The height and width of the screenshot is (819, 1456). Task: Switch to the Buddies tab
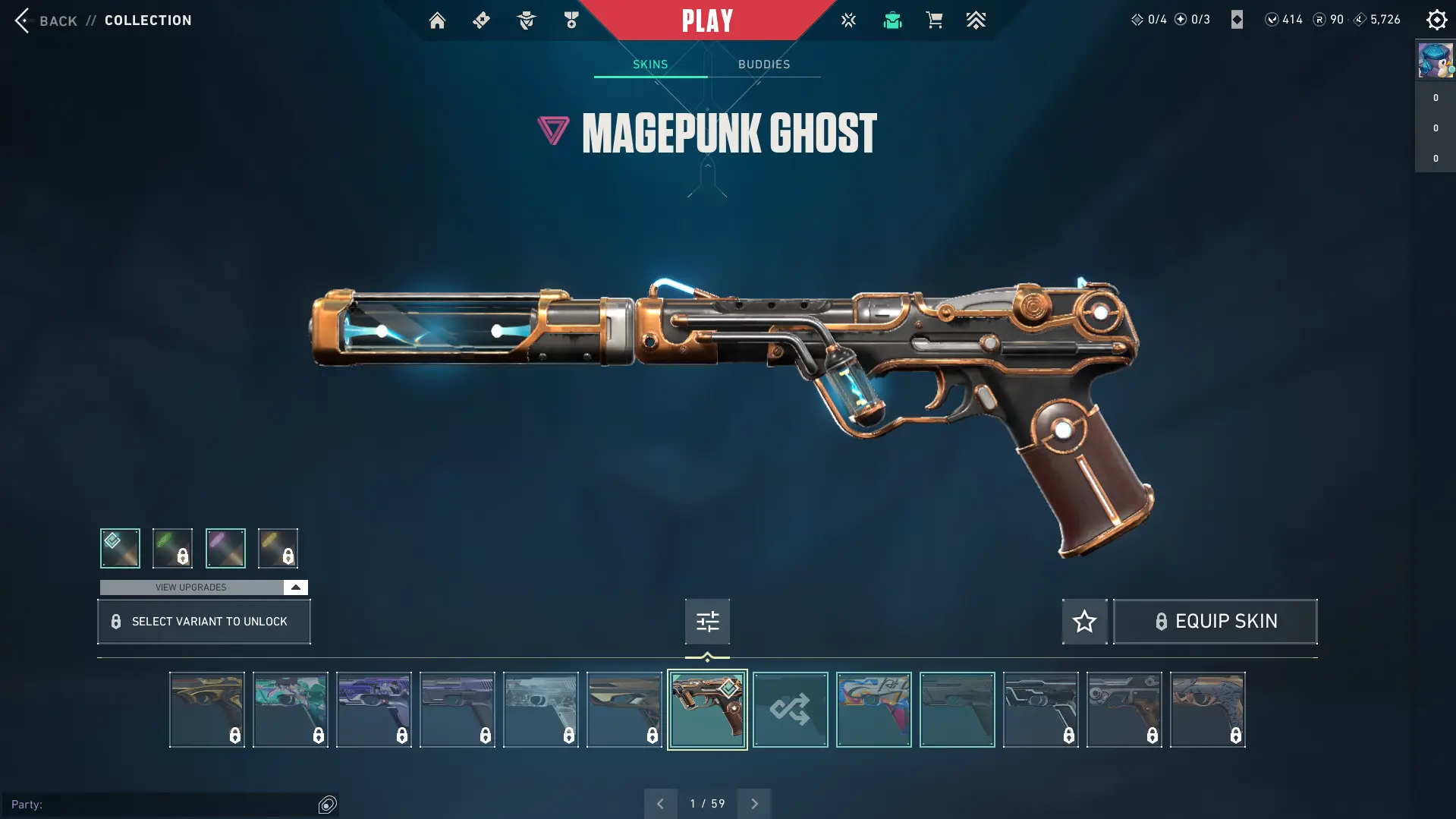coord(764,65)
